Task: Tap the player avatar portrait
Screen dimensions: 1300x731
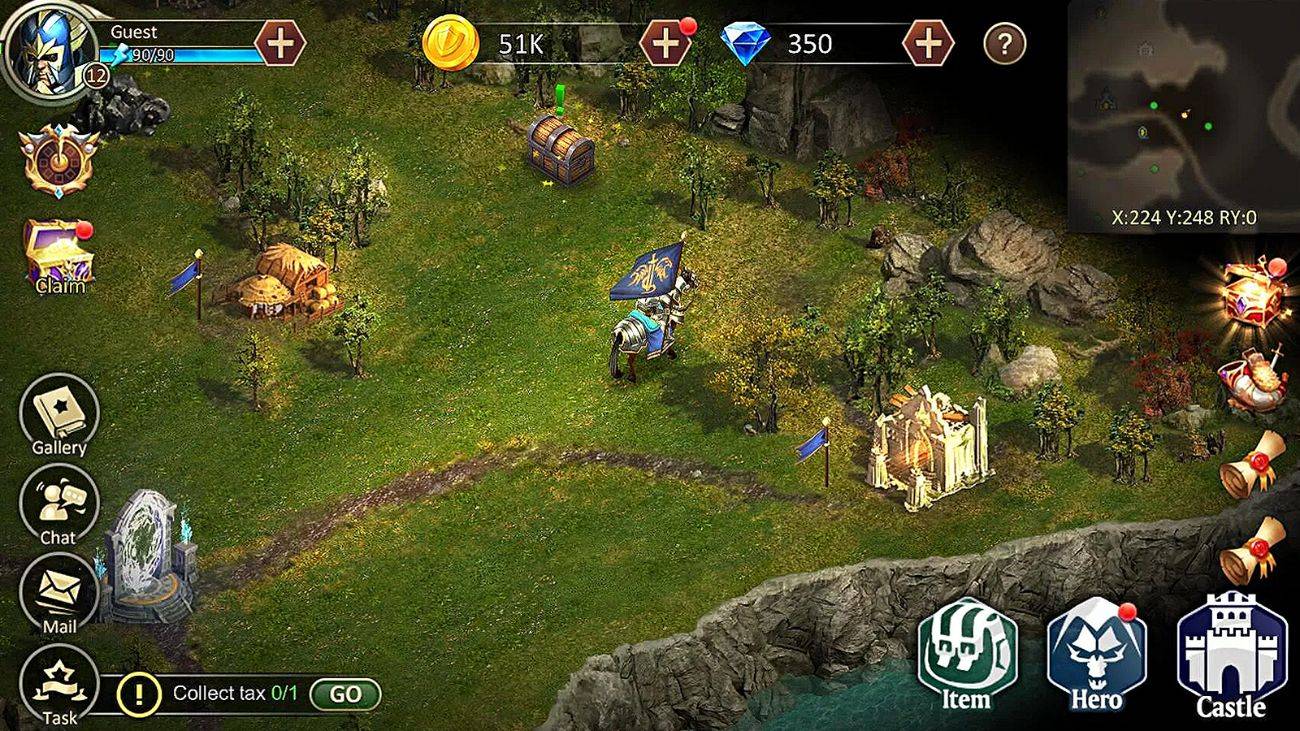Action: [x=49, y=48]
